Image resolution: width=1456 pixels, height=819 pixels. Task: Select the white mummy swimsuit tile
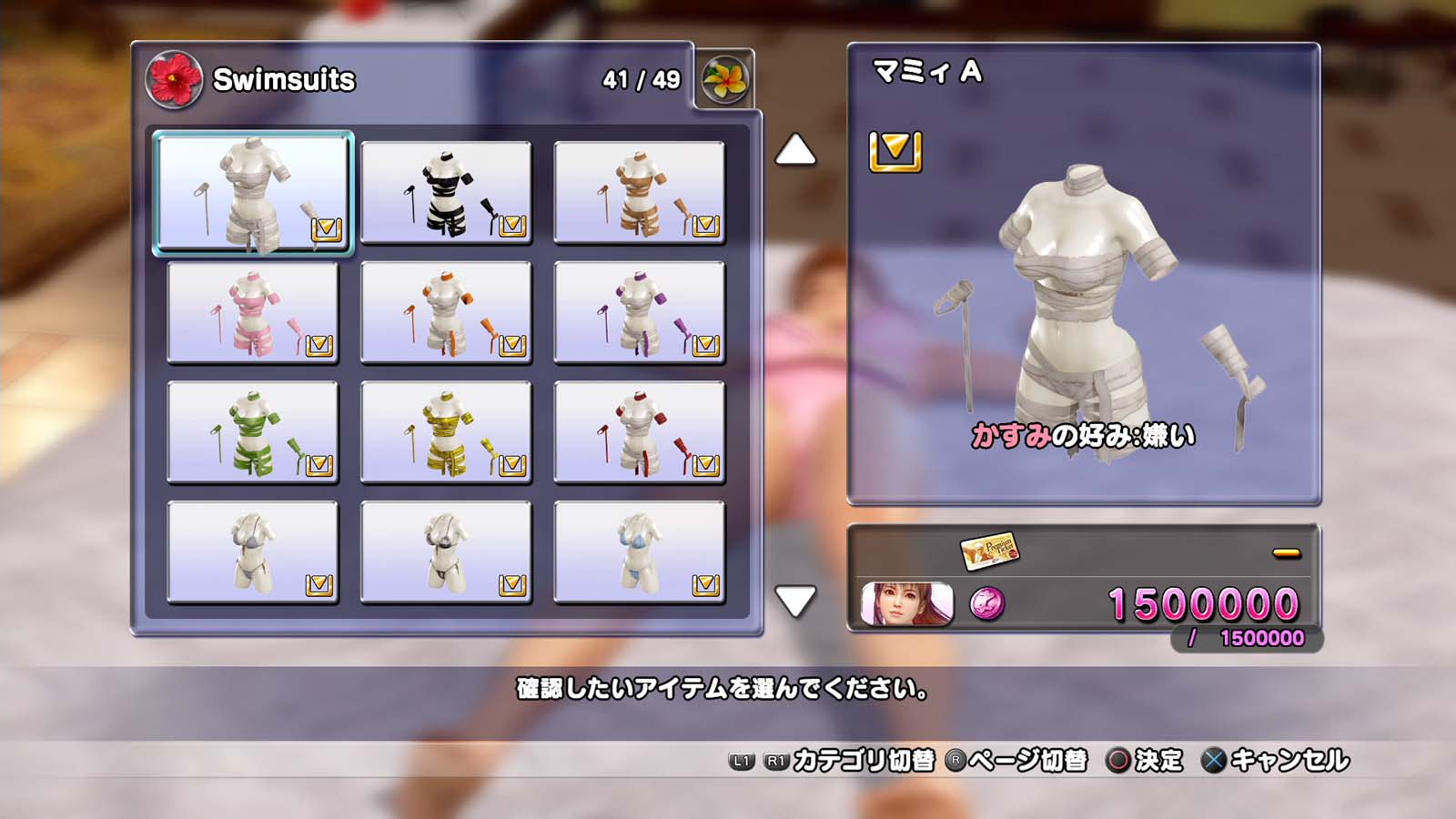[253, 192]
